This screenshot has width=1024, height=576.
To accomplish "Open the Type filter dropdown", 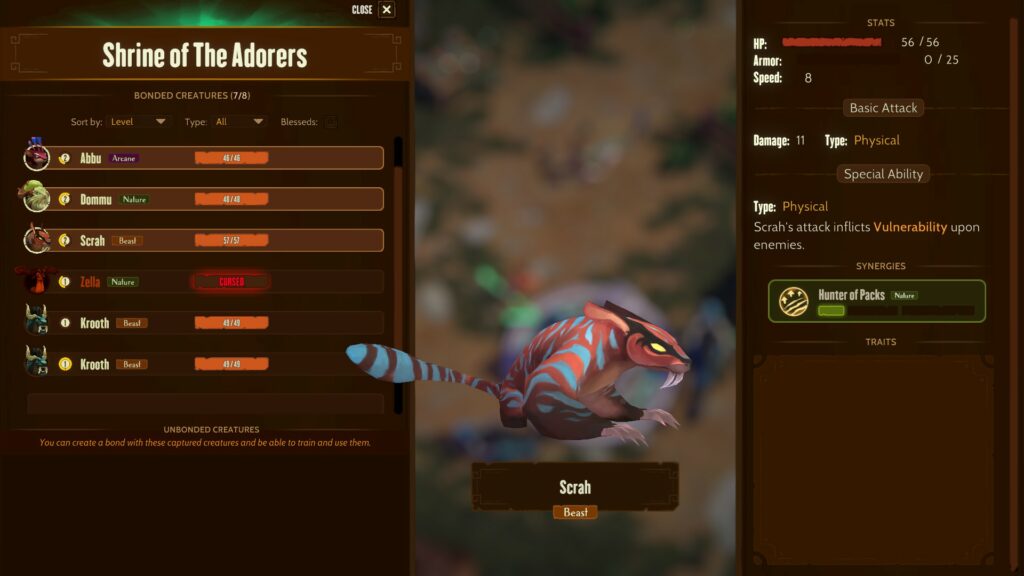I will click(240, 122).
